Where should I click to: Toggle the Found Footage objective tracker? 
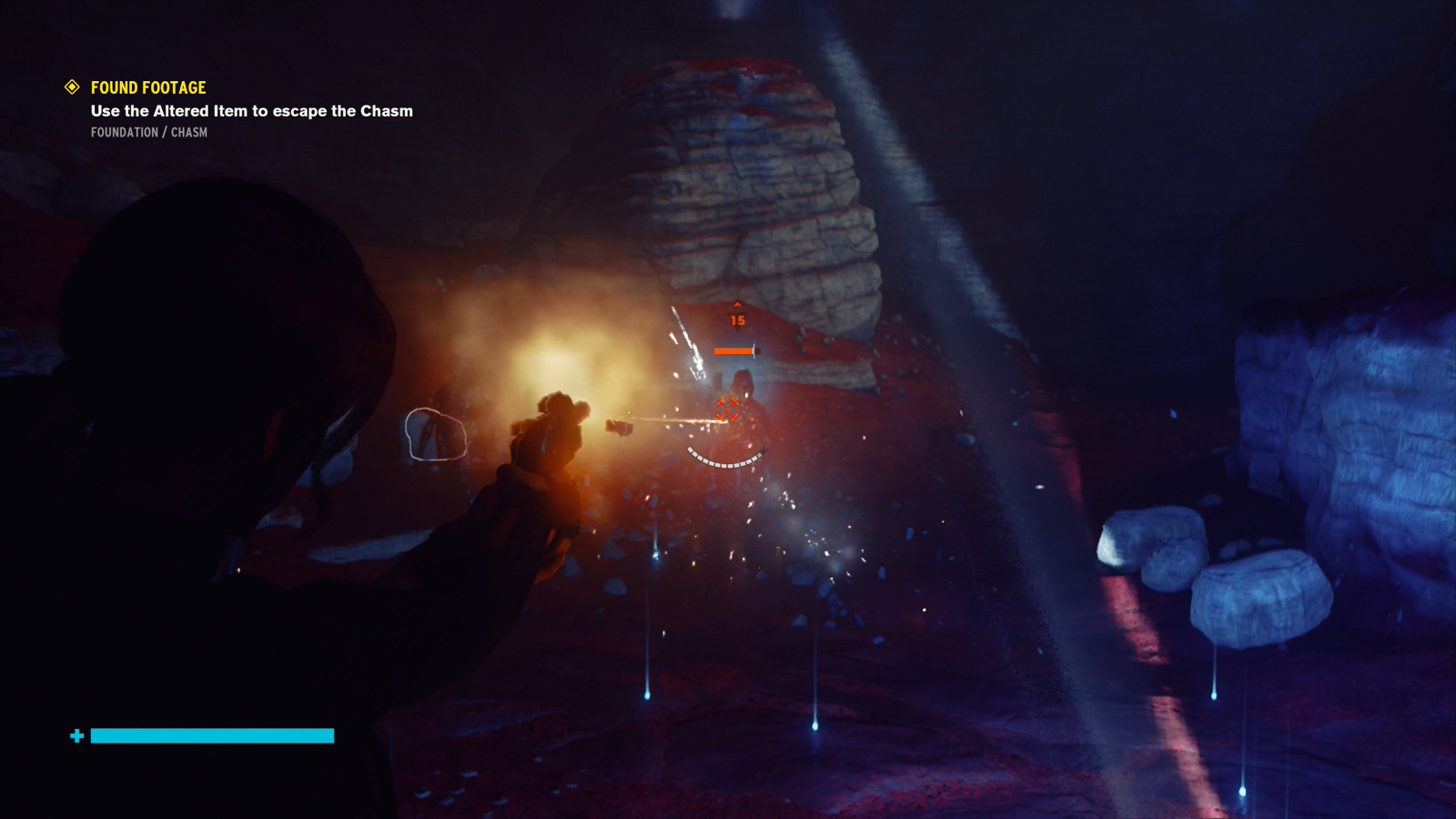click(147, 87)
